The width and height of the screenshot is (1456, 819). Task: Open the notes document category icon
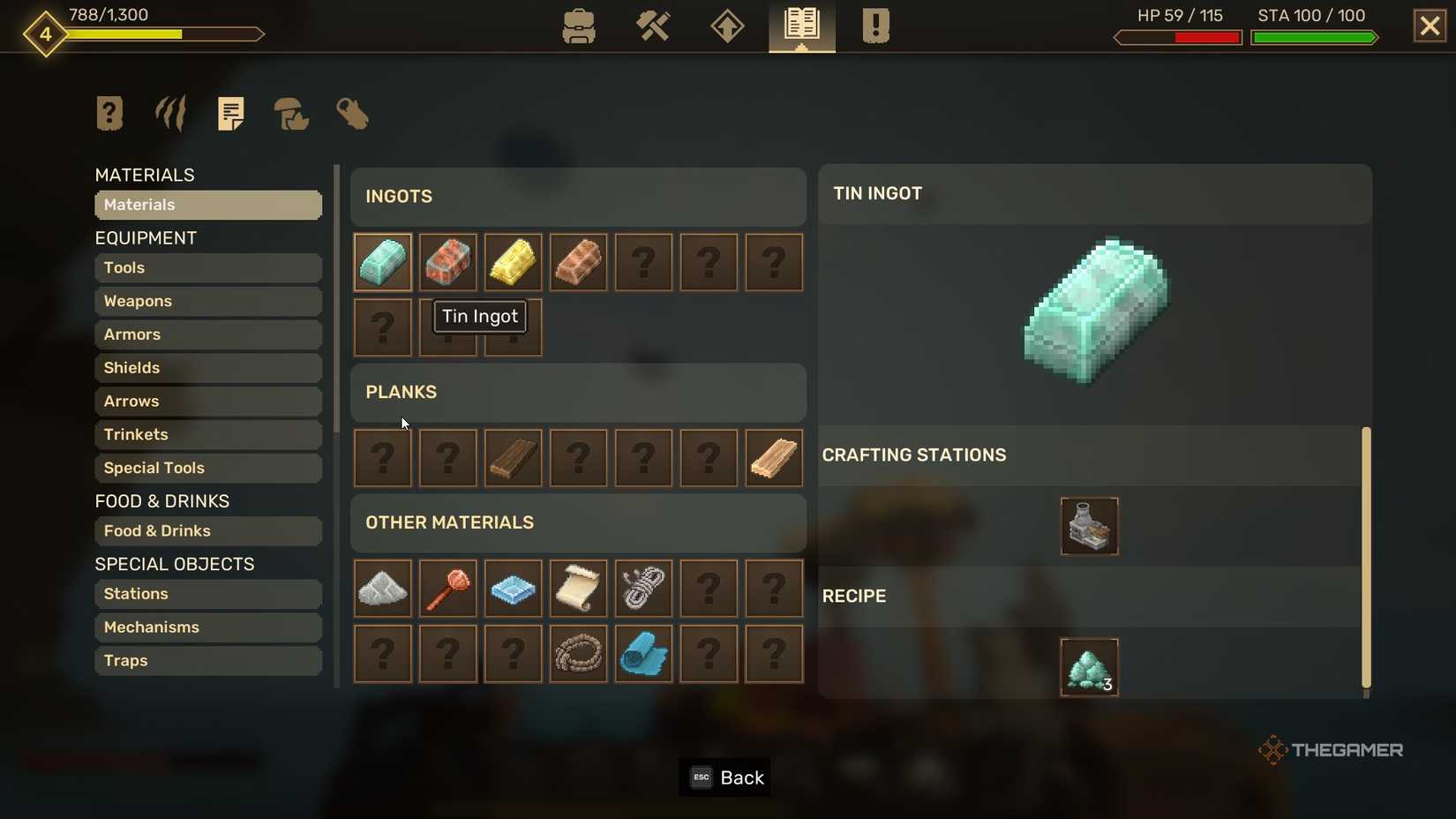[x=230, y=113]
